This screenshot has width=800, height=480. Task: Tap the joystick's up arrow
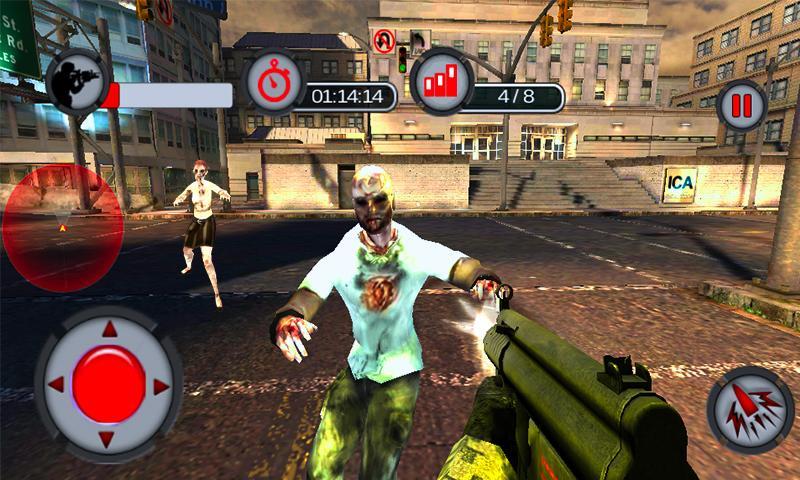109,330
